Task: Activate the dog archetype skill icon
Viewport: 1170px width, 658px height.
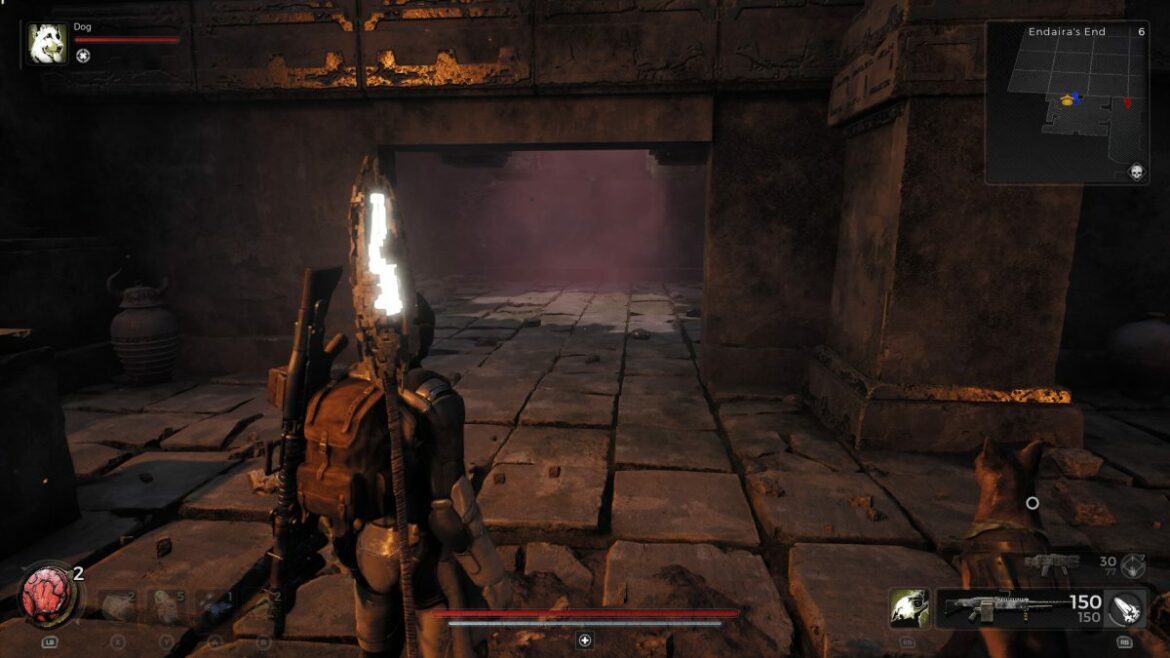Action: click(x=909, y=608)
